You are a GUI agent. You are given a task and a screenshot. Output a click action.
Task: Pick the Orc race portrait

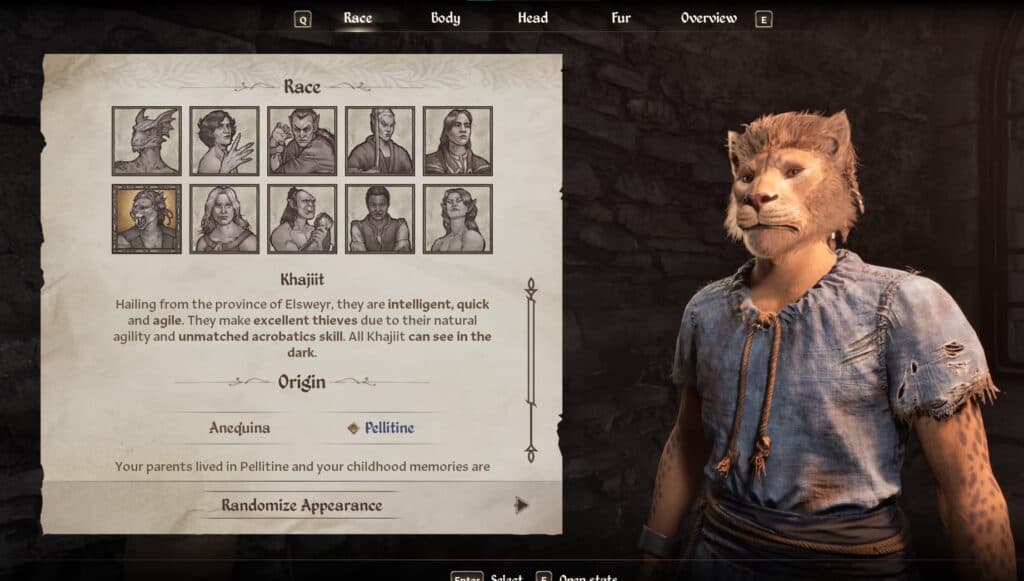(302, 218)
